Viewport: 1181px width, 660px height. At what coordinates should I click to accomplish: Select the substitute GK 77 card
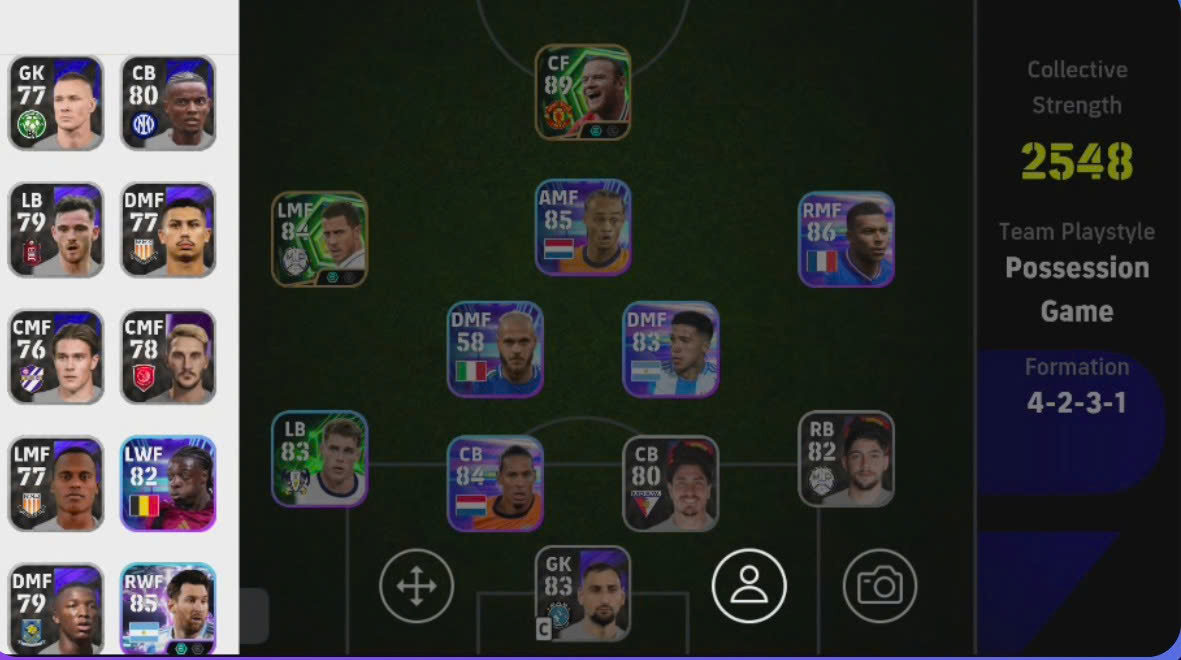[x=56, y=103]
